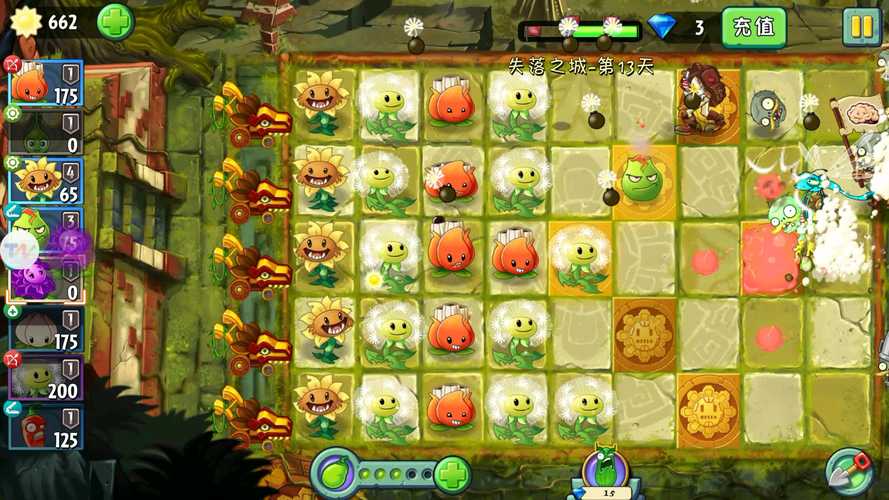Screen dimensions: 889x500
Task: Tap the green 充值 recharge button
Action: click(x=753, y=27)
